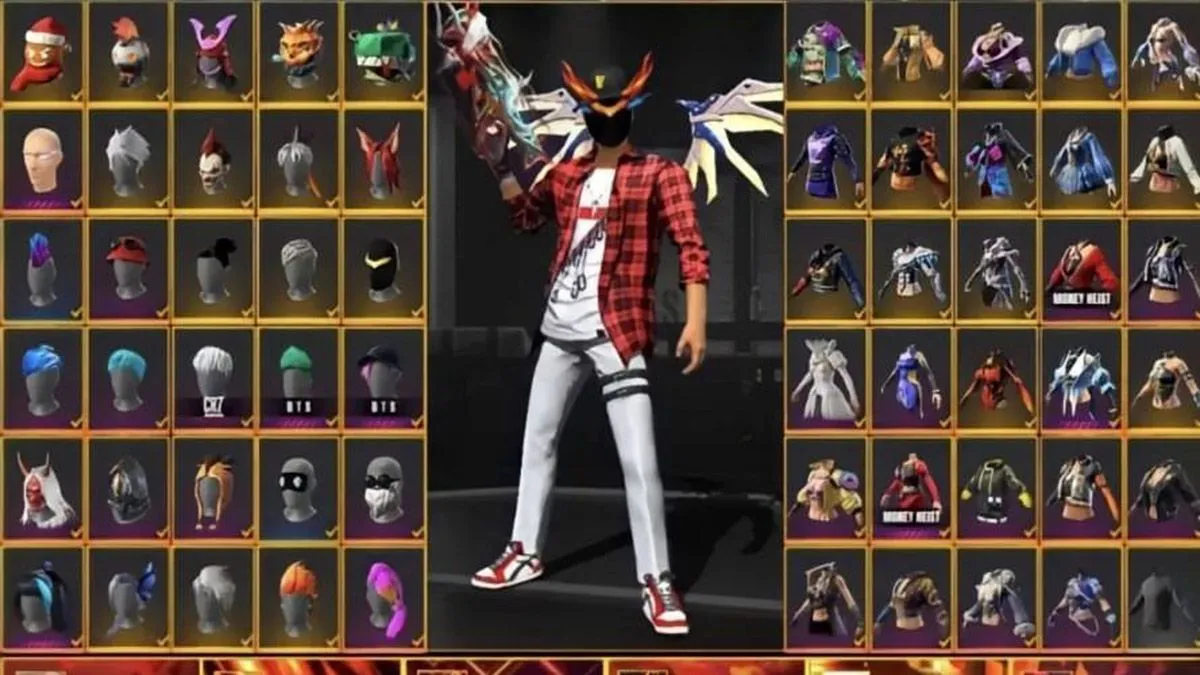This screenshot has width=1200, height=675.
Task: Select the CR7 white hairstyle
Action: click(x=214, y=375)
